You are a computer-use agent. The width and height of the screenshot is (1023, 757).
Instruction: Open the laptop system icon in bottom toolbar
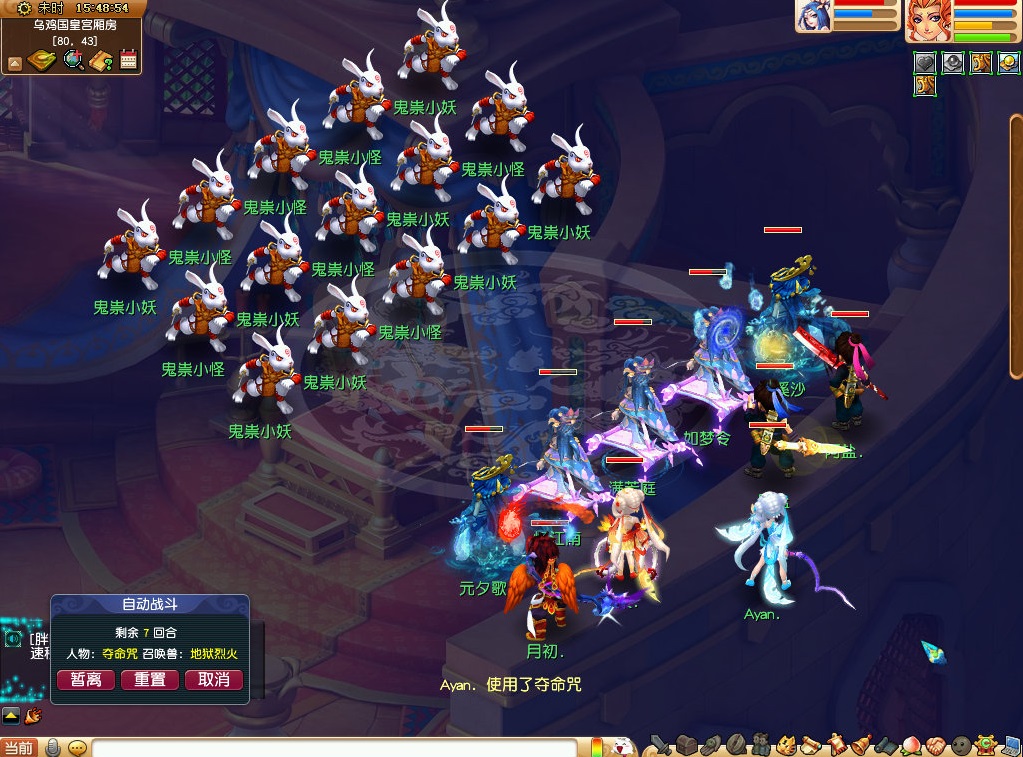(1010, 745)
